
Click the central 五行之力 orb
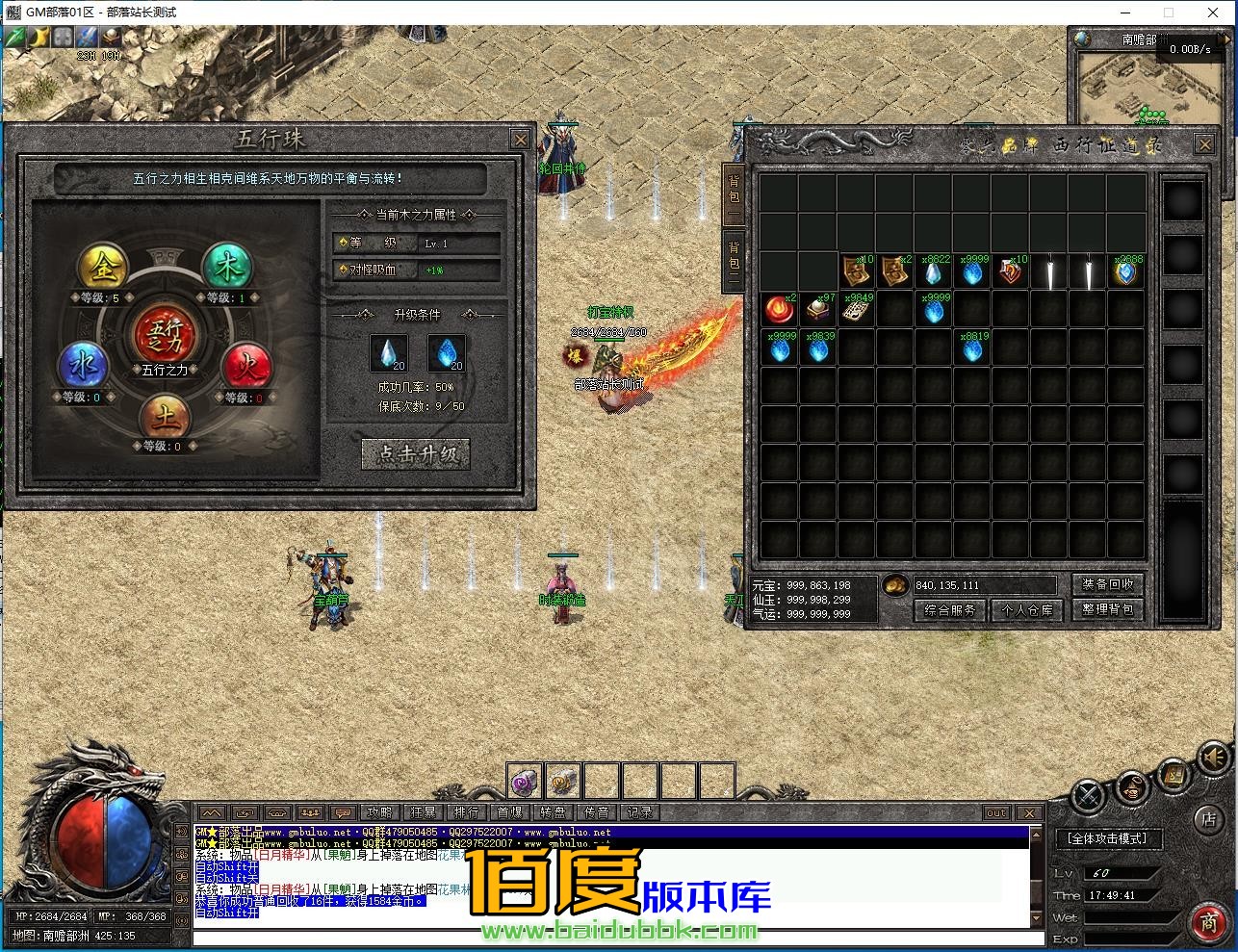pyautogui.click(x=165, y=336)
